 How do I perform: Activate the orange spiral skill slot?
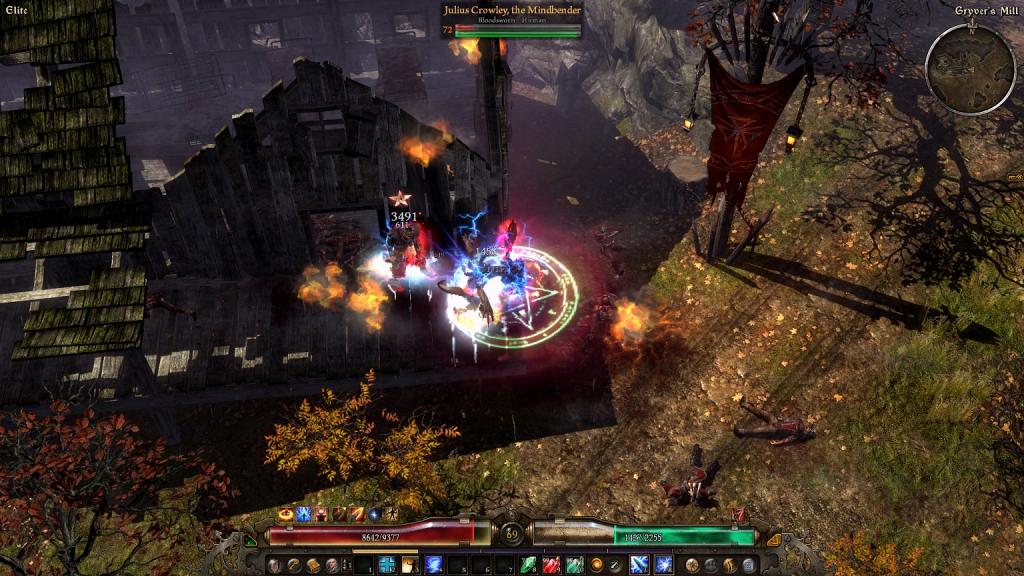597,565
